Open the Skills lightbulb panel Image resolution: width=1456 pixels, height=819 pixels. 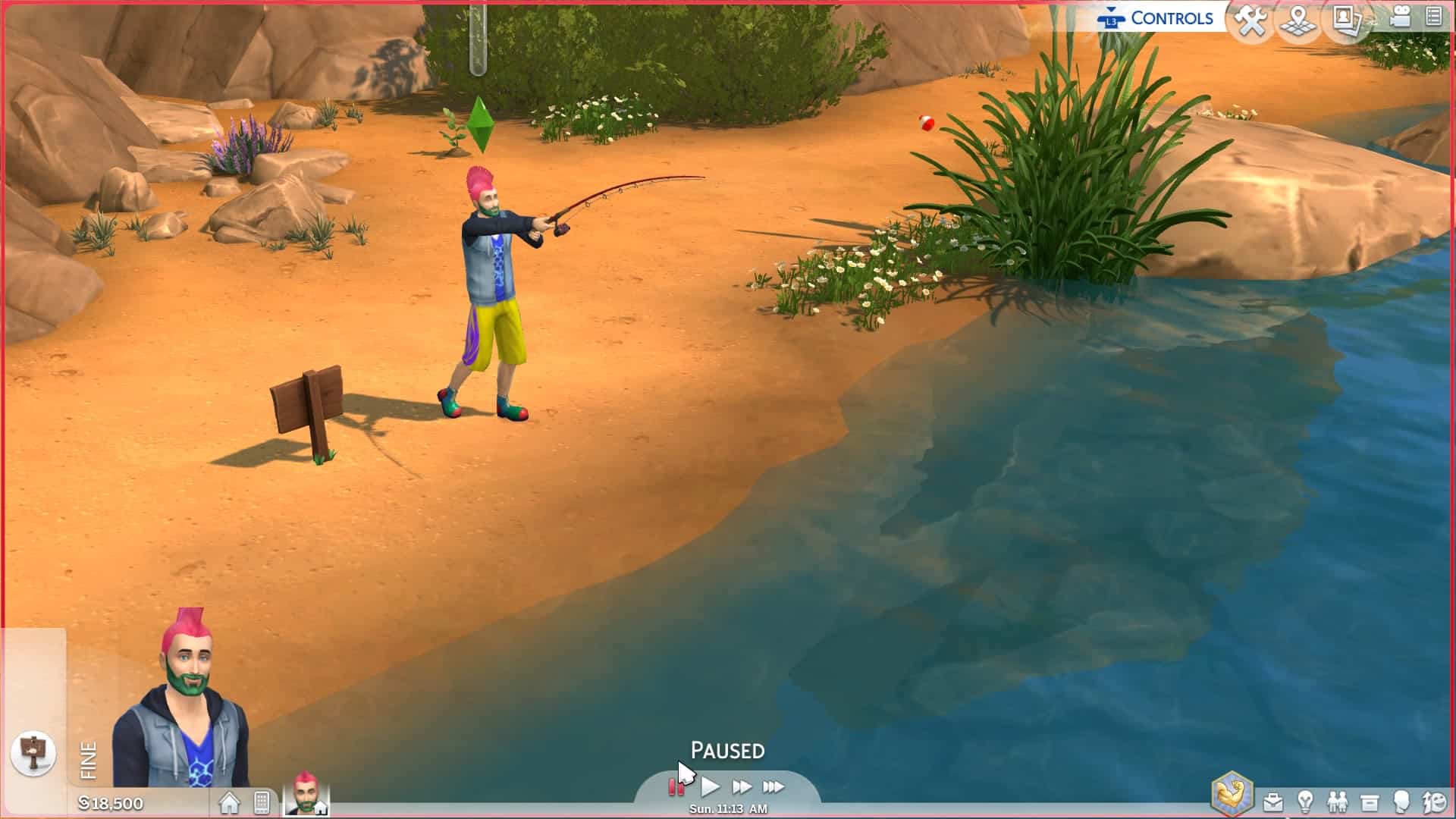tap(1305, 802)
